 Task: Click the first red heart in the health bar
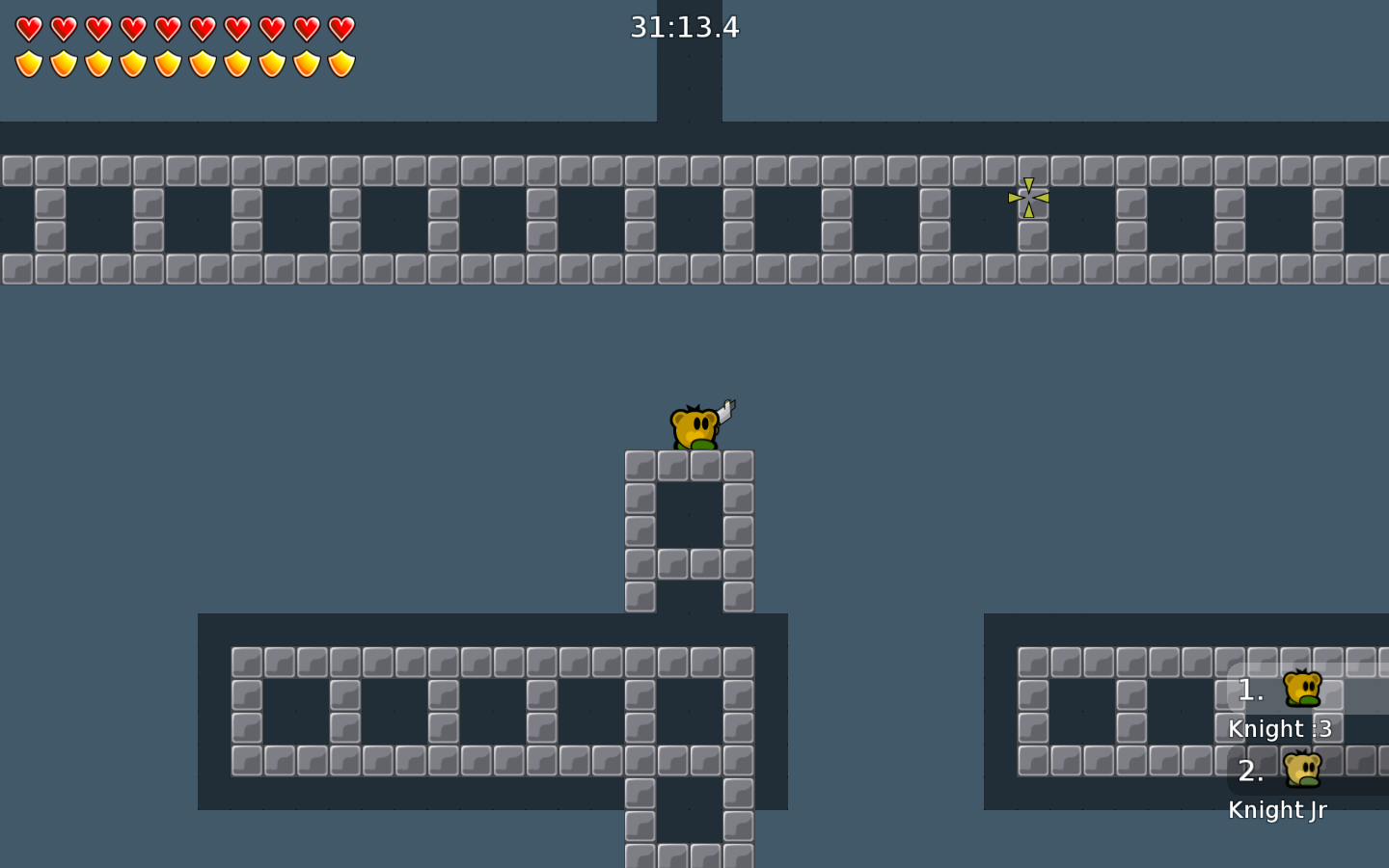(x=28, y=27)
